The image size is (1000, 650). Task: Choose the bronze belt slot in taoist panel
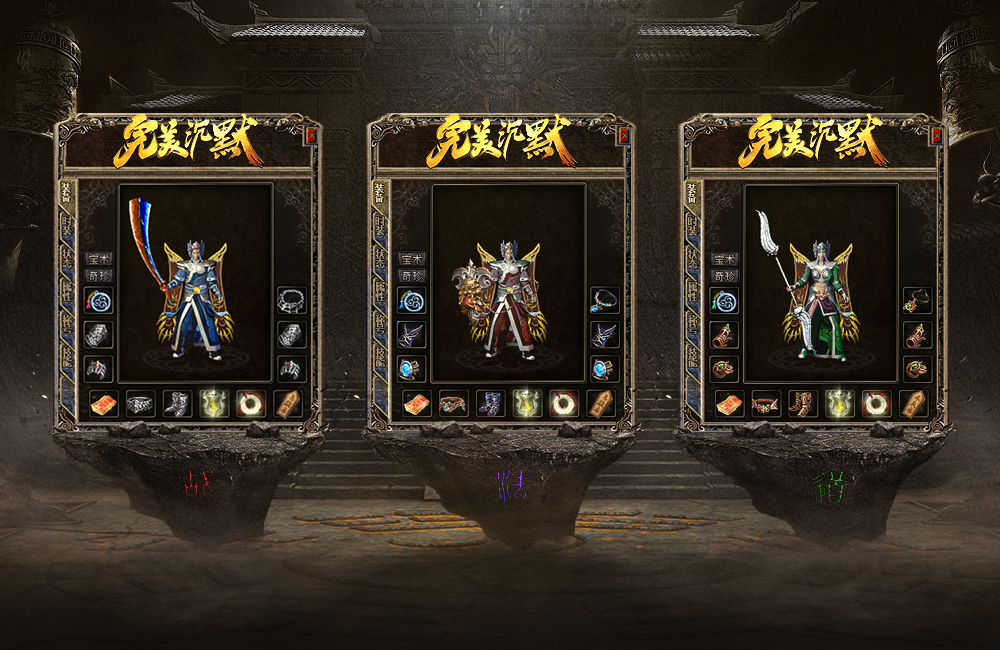(x=765, y=403)
